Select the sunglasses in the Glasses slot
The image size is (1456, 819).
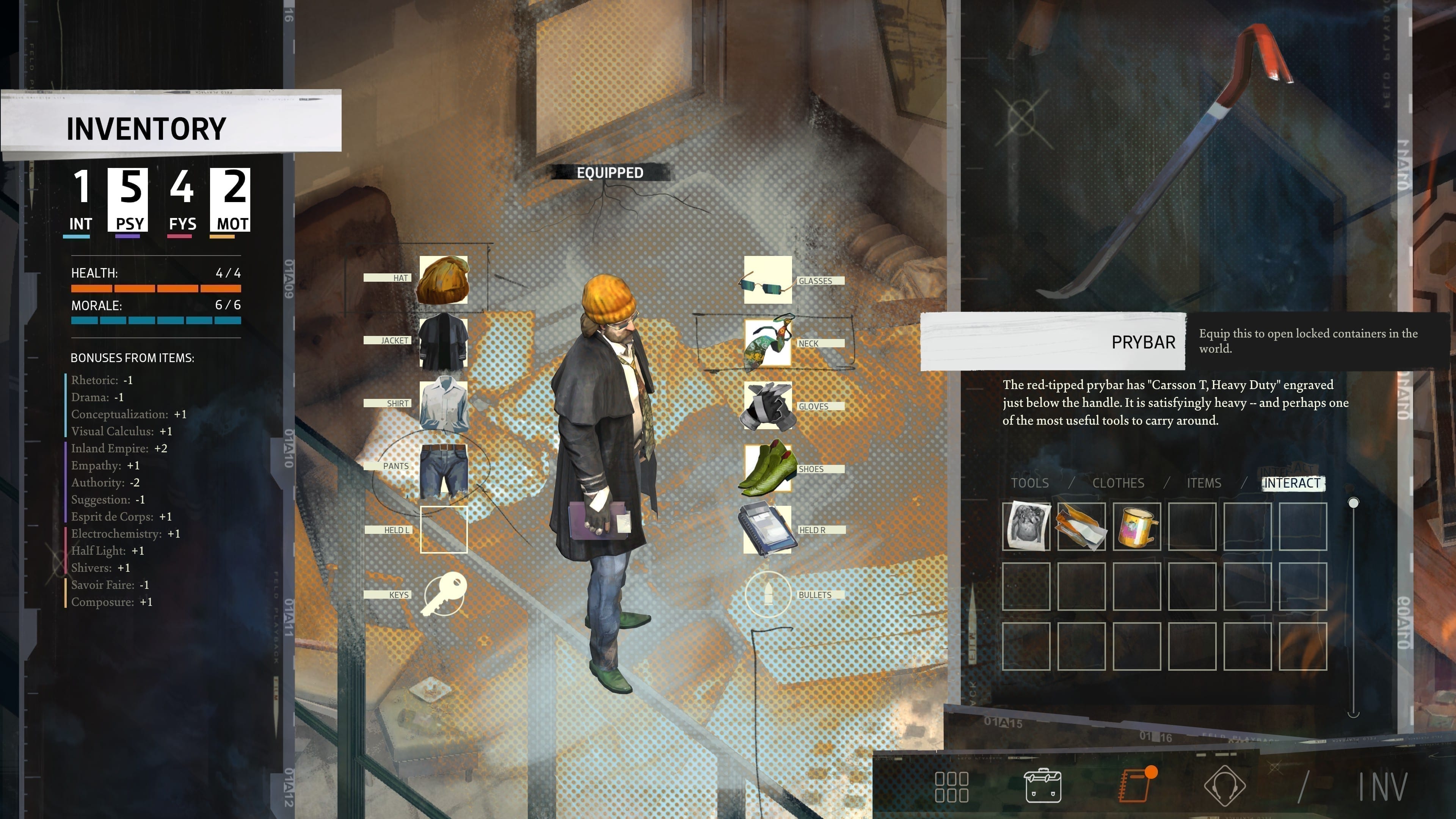click(767, 280)
